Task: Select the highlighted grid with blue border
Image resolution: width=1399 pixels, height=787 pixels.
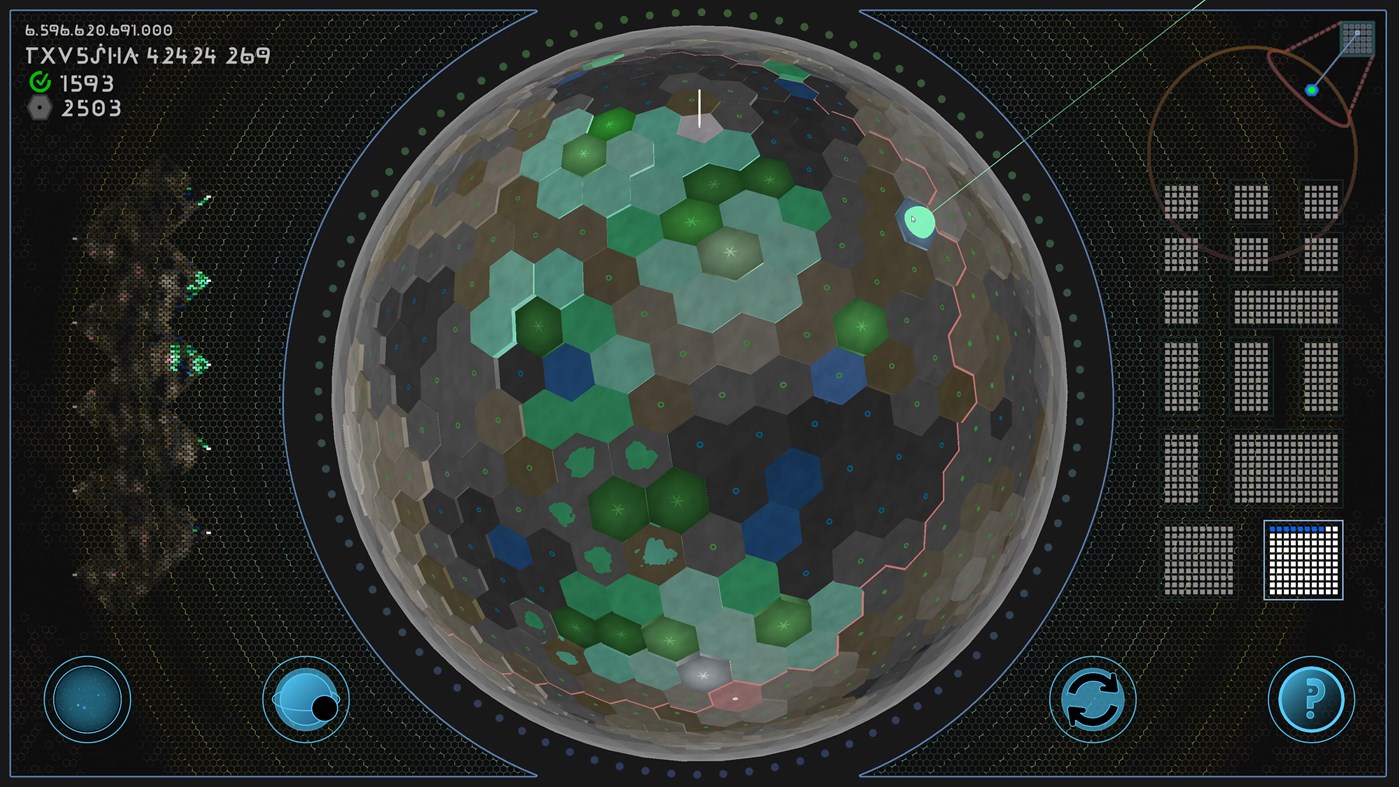Action: (x=1302, y=559)
